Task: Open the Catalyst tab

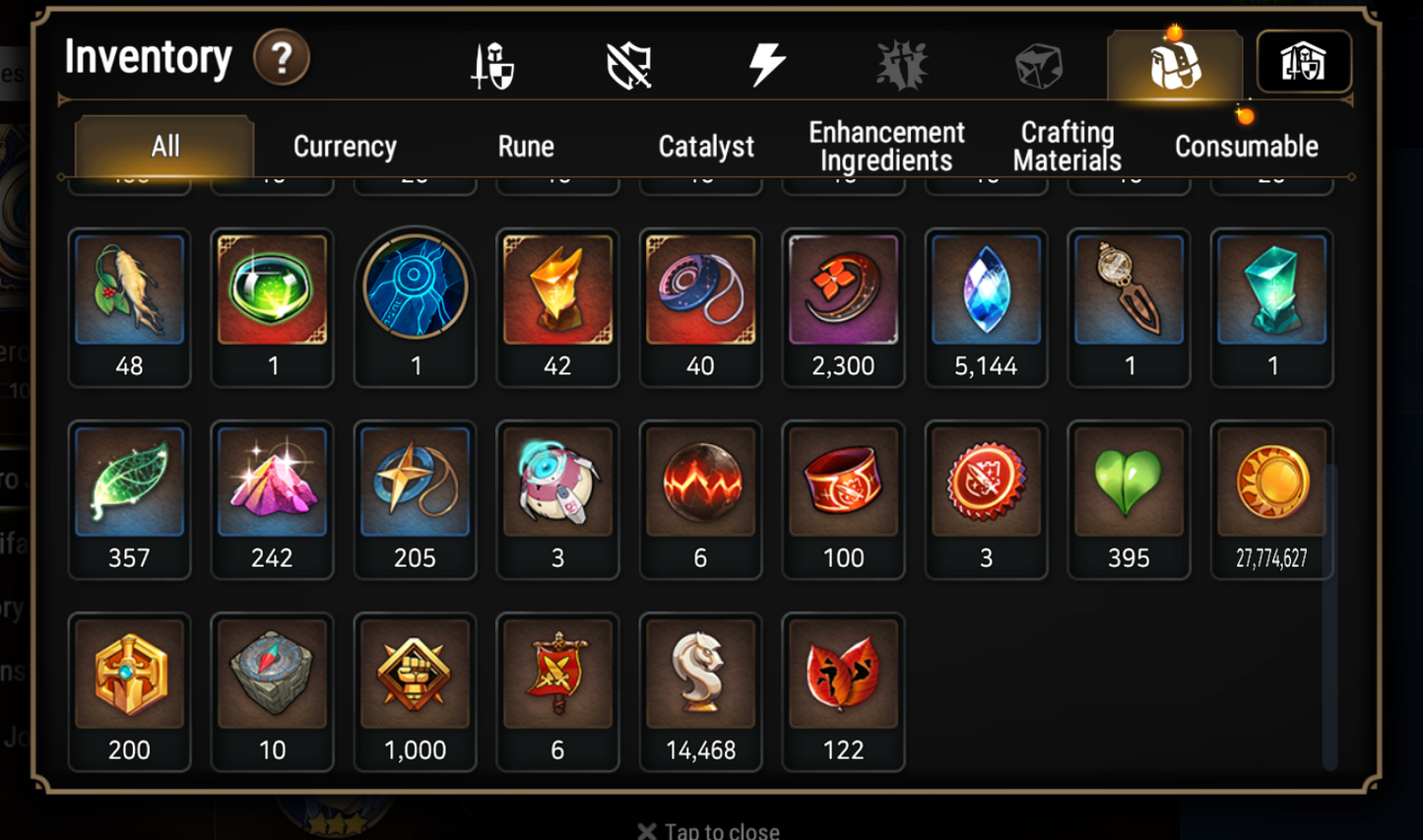Action: (x=706, y=146)
